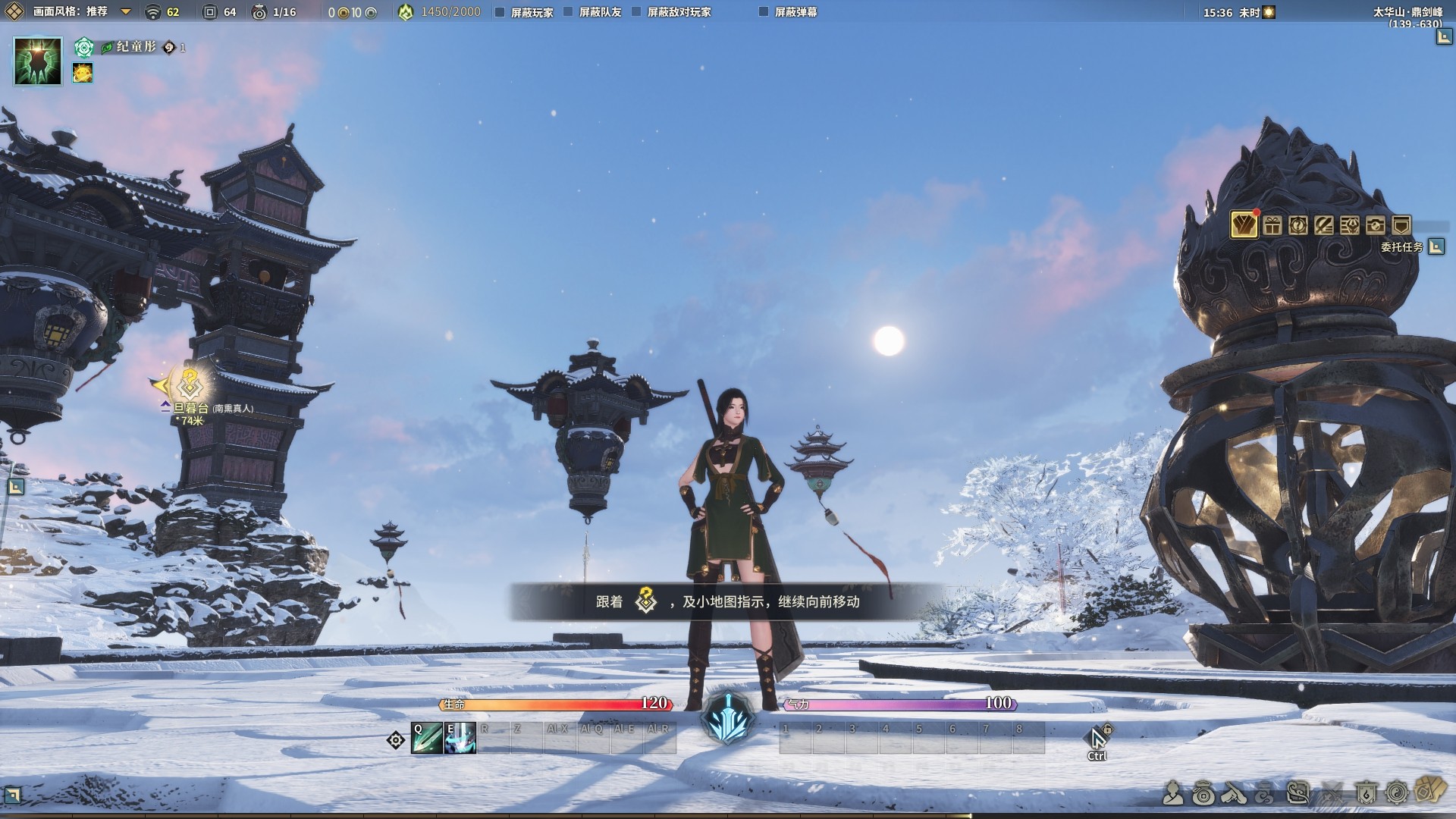Image resolution: width=1456 pixels, height=819 pixels.
Task: Open the 画面风格 recommendation dropdown arrow
Action: [126, 11]
